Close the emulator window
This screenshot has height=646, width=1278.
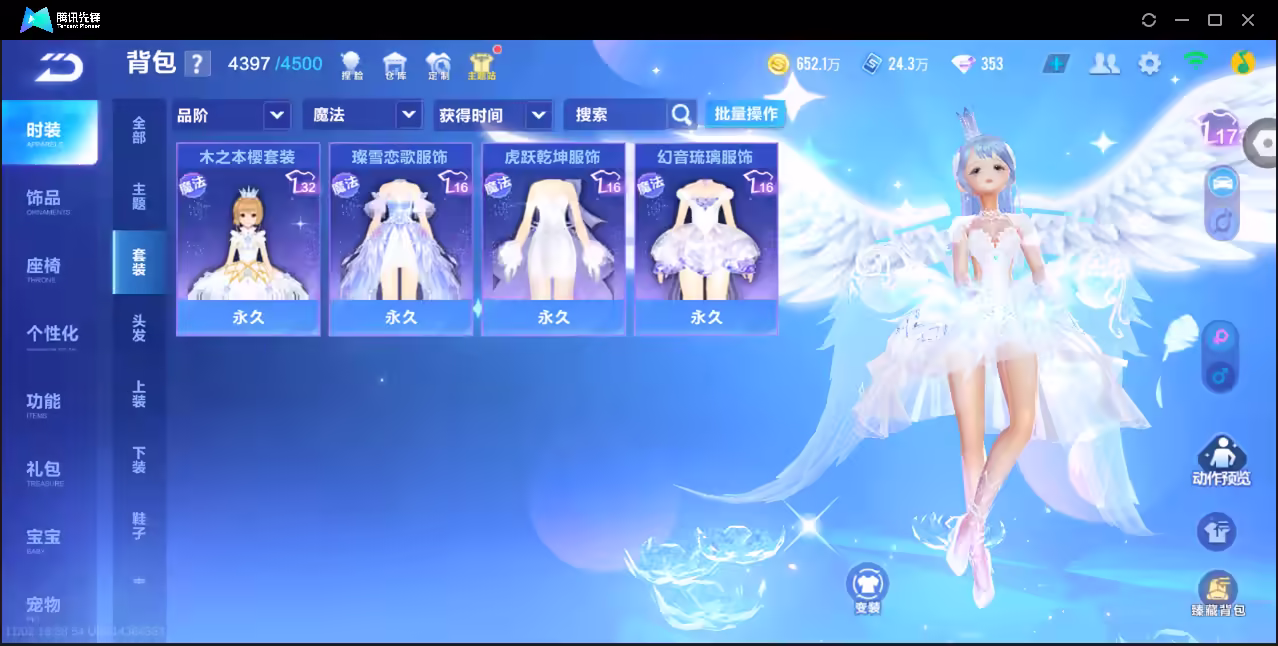1248,20
